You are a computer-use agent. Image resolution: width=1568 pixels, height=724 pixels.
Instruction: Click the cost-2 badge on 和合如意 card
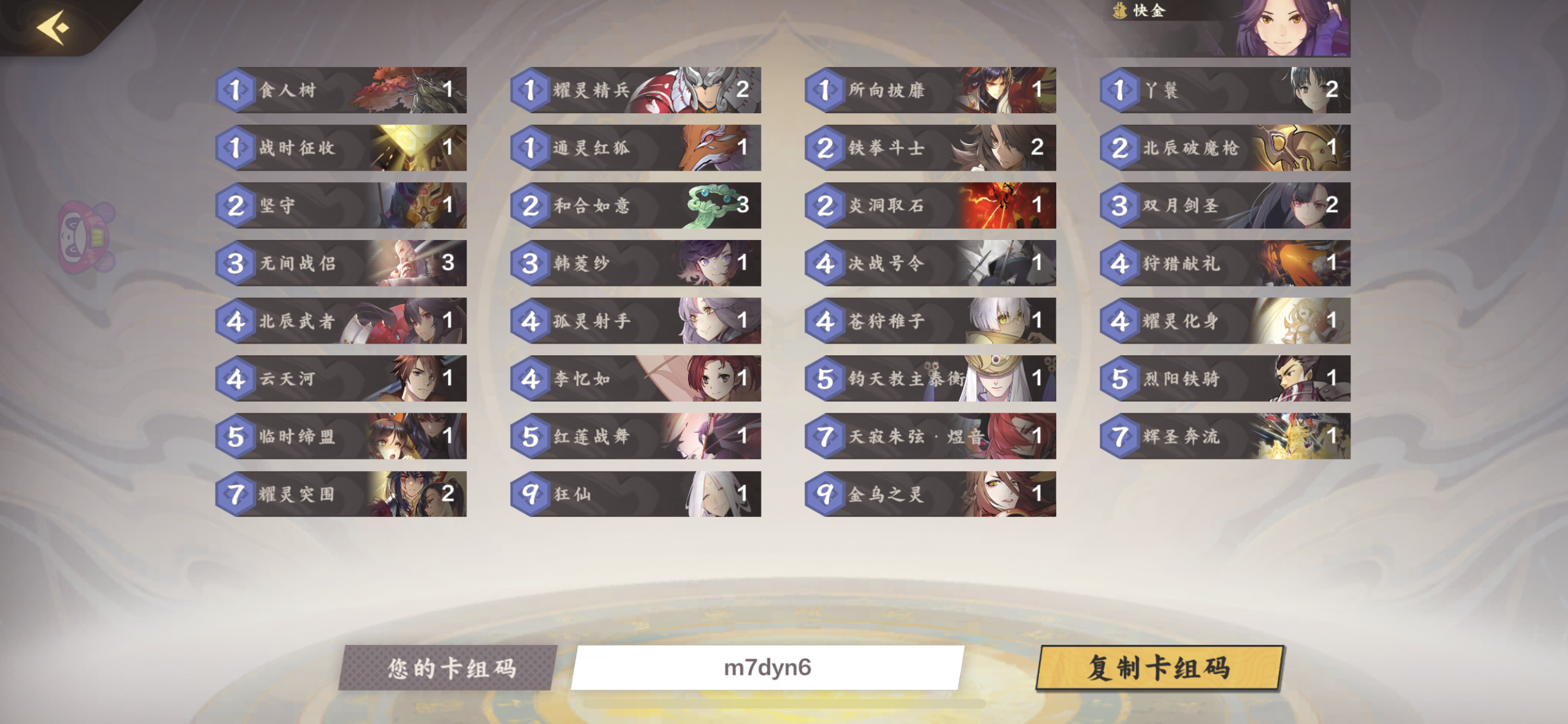tap(532, 206)
